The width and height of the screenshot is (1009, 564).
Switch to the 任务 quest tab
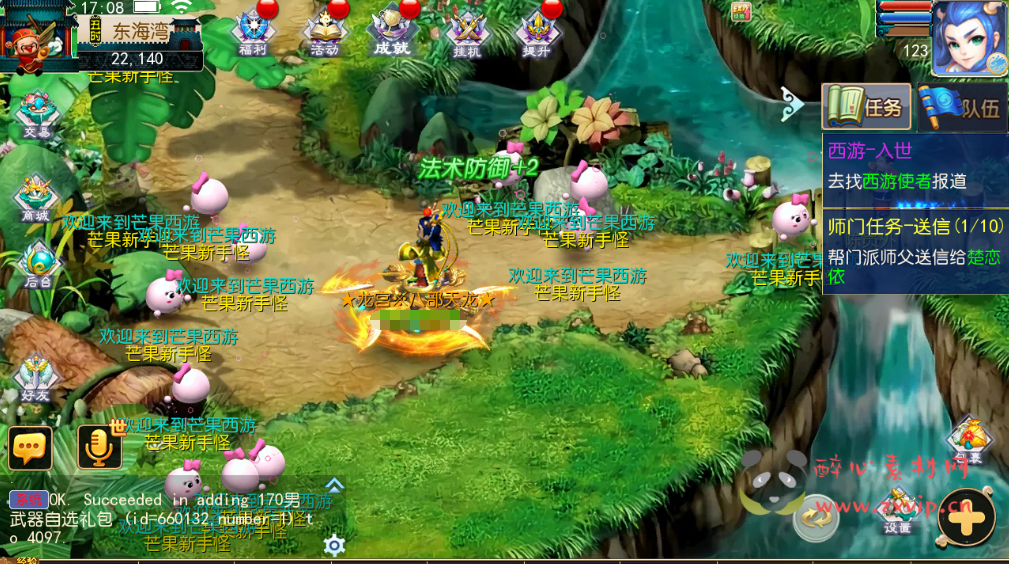[866, 107]
